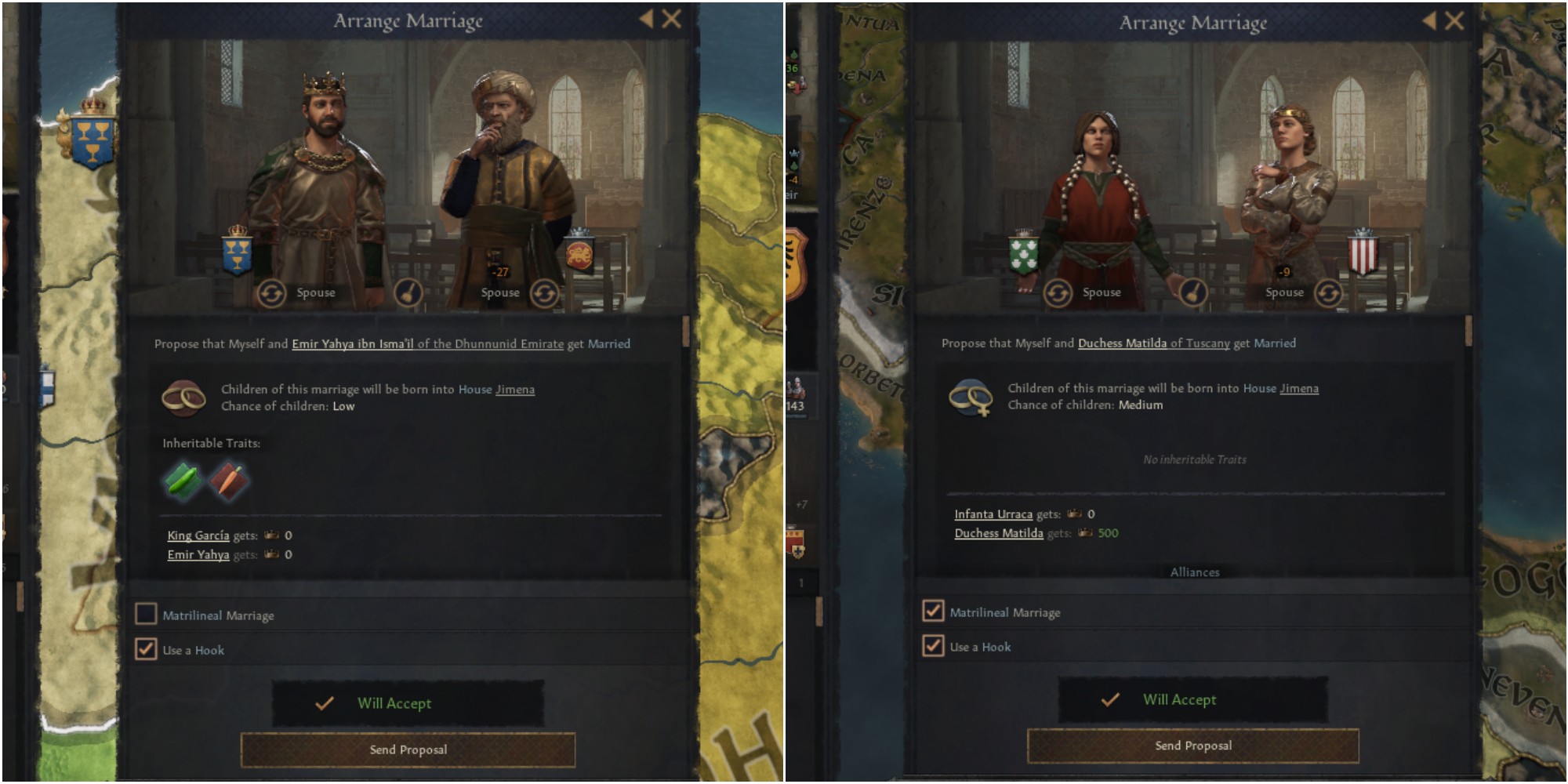The height and width of the screenshot is (784, 1568).
Task: Close the Duchess Matilda marriage window
Action: coord(1454,21)
